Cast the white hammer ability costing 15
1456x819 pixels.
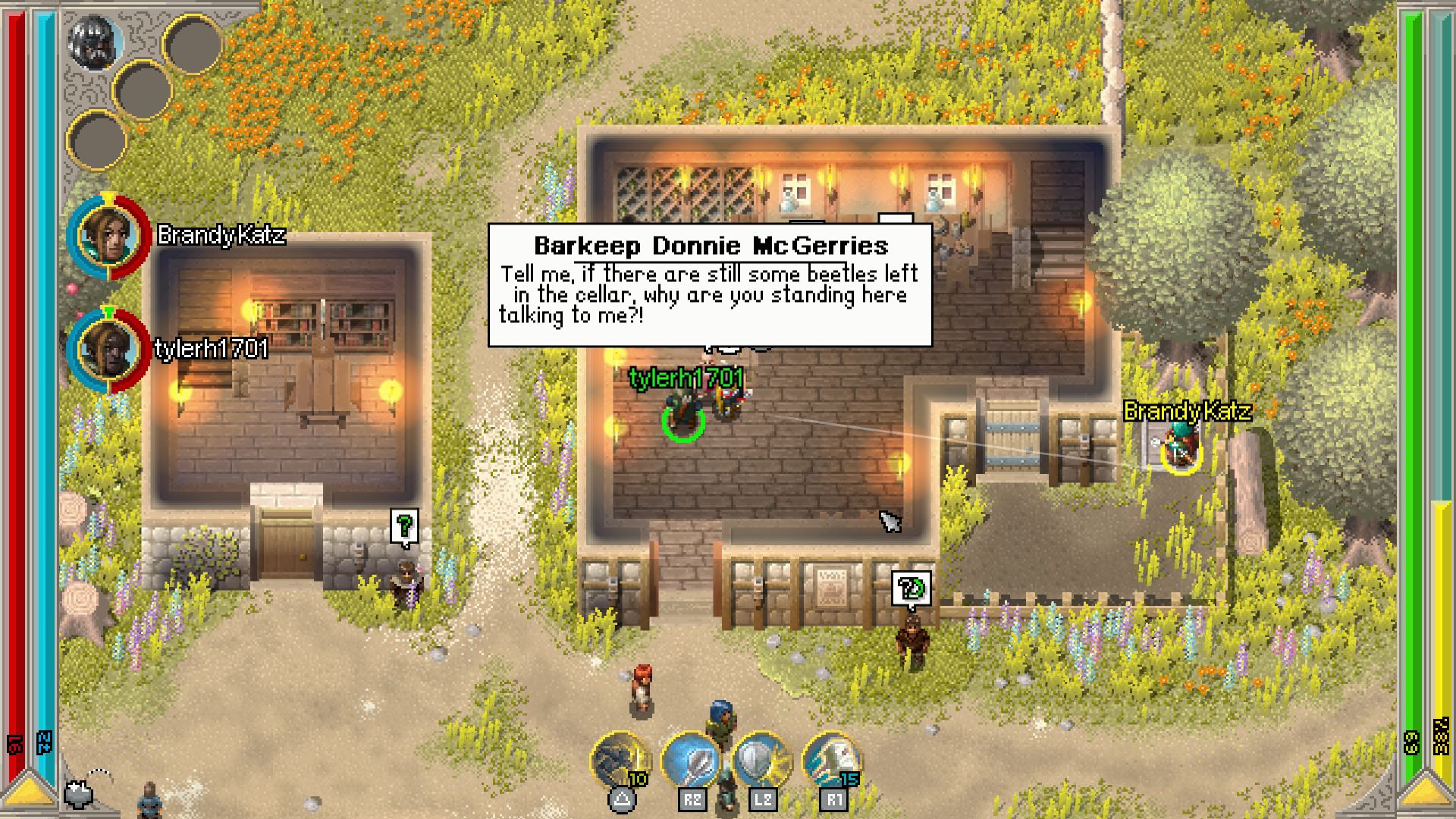point(831,759)
